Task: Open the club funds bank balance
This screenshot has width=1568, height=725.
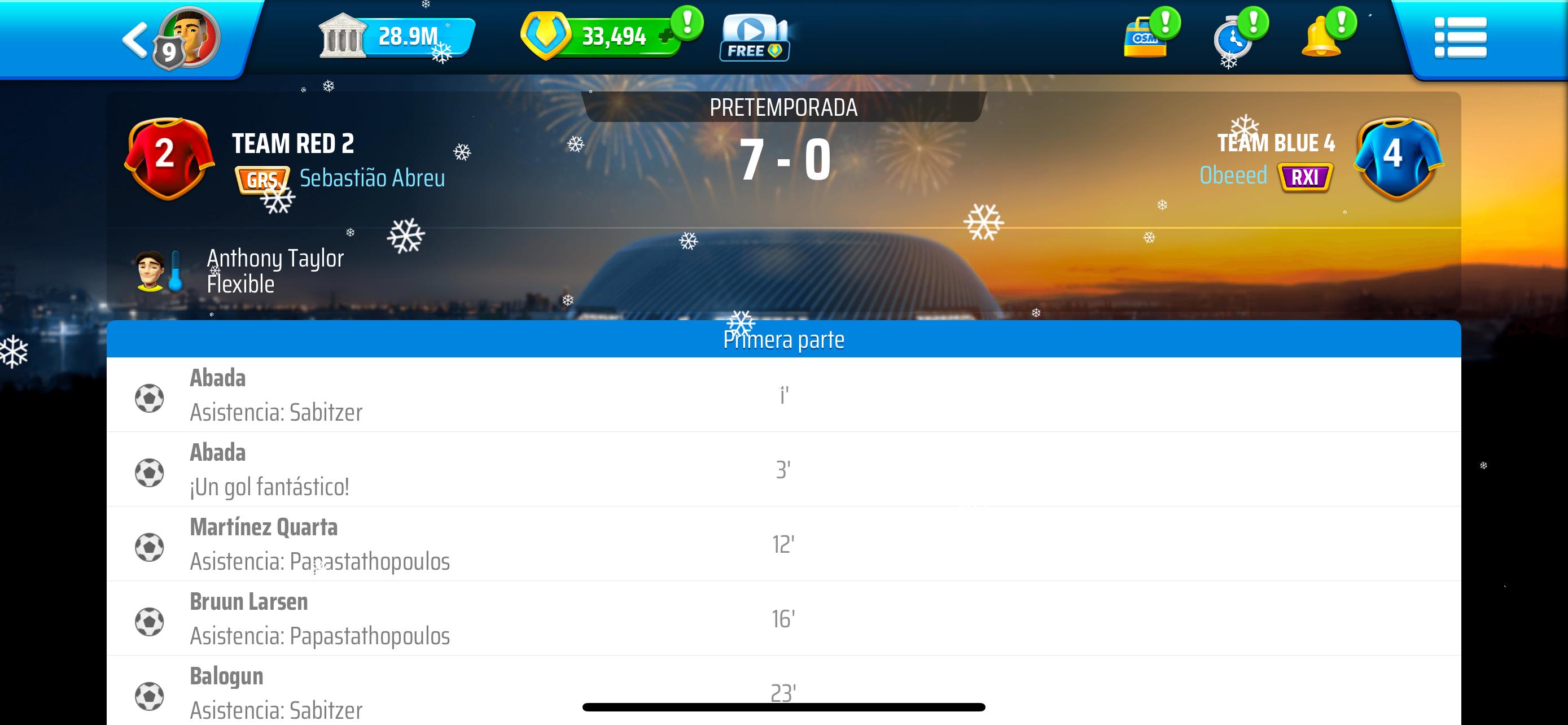Action: pyautogui.click(x=396, y=37)
